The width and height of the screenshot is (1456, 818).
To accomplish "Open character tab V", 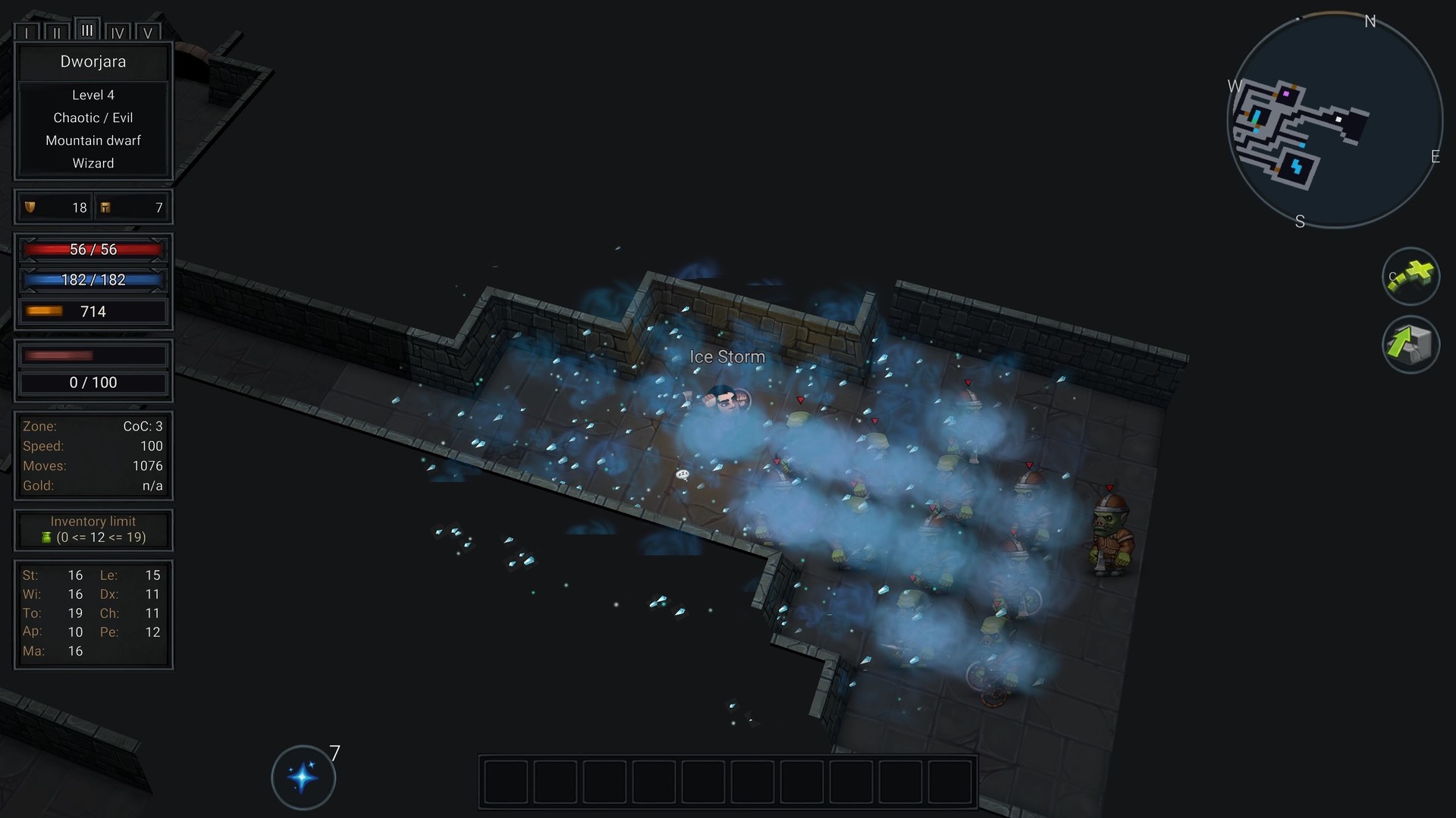I will click(149, 33).
